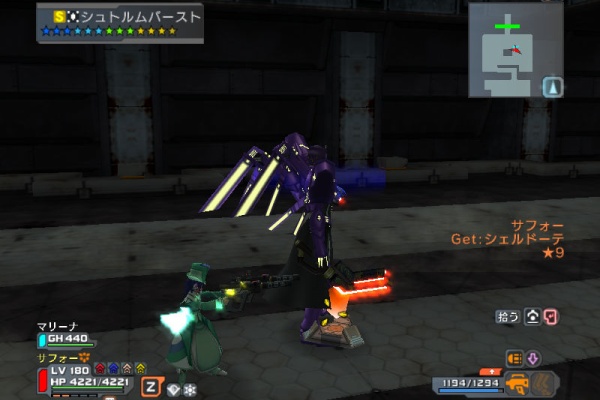Select the Sturm Buster target name panel

pyautogui.click(x=121, y=22)
